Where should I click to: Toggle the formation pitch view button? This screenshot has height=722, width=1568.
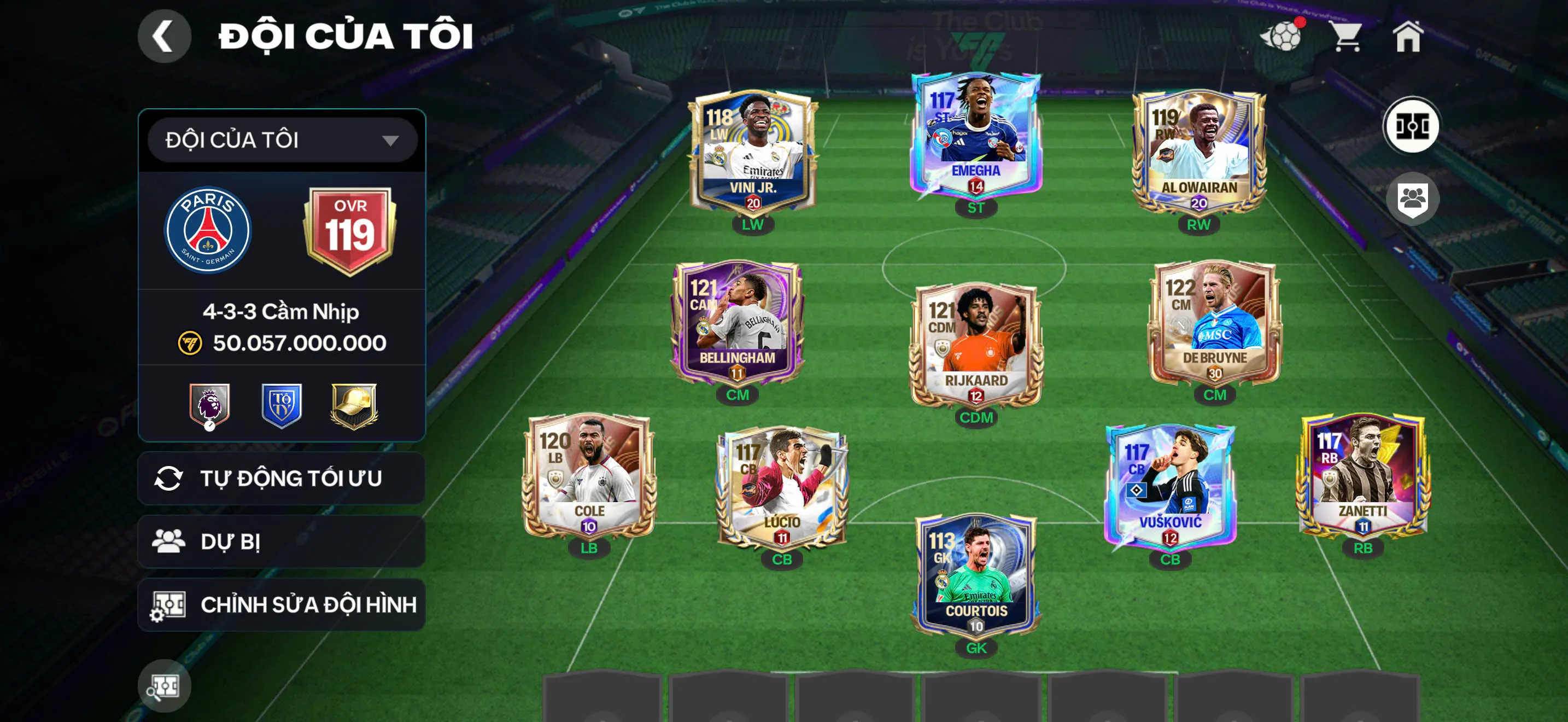coord(1412,127)
